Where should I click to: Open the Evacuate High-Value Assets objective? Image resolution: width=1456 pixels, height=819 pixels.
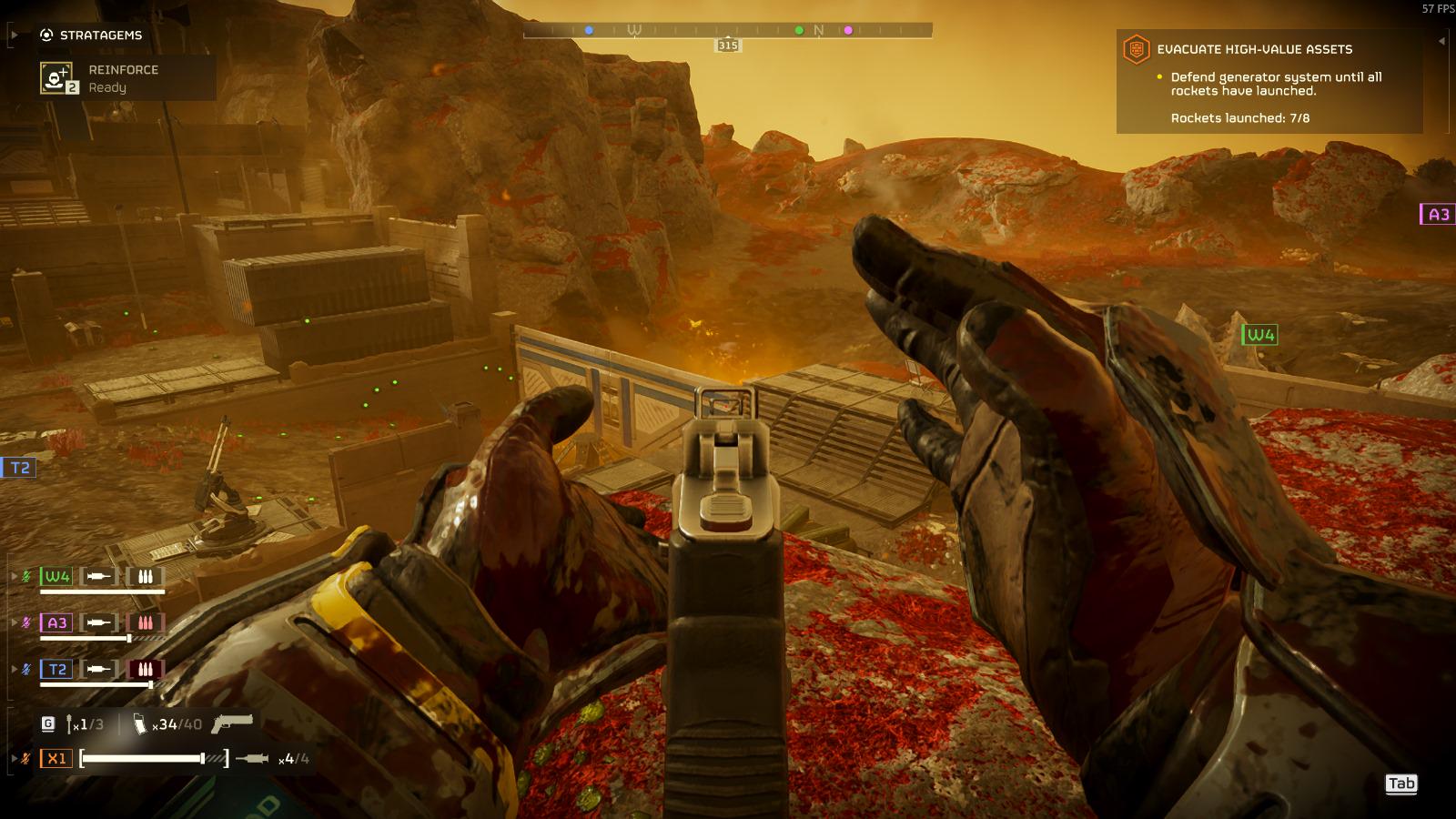pyautogui.click(x=1254, y=49)
